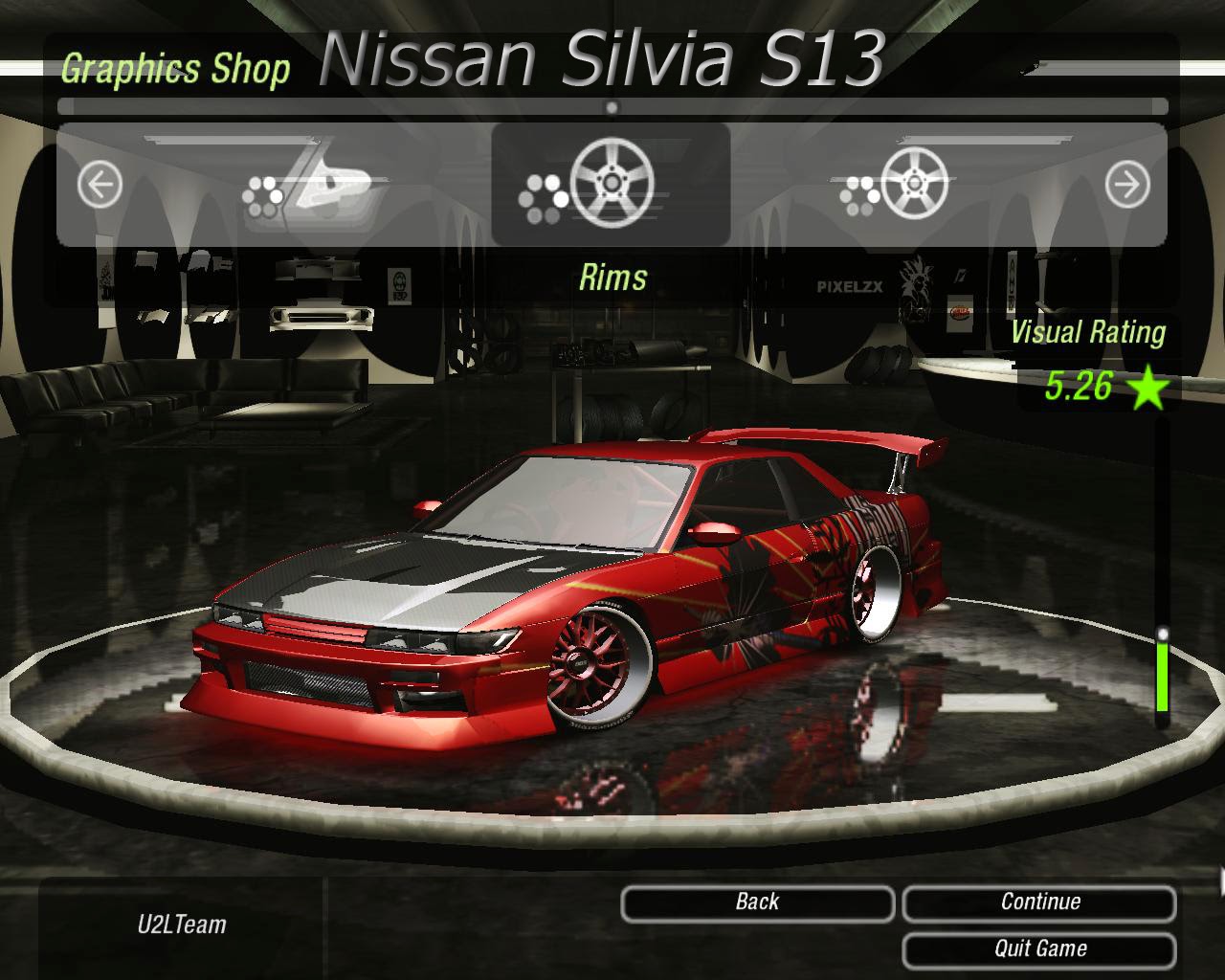Image resolution: width=1225 pixels, height=980 pixels.
Task: Click the Graphics Shop heading
Action: (x=175, y=69)
